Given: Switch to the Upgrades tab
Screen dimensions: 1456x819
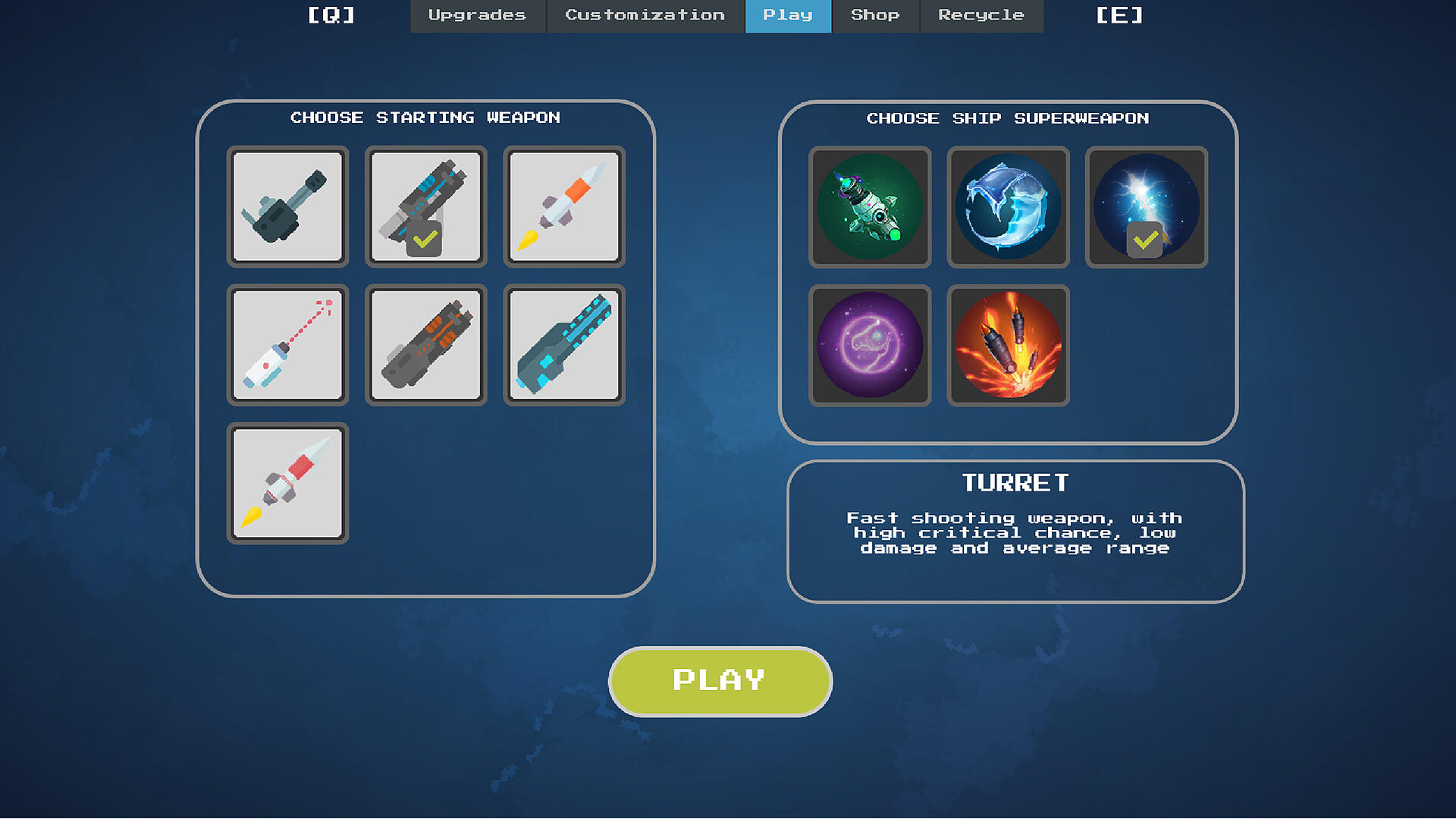Looking at the screenshot, I should [477, 15].
